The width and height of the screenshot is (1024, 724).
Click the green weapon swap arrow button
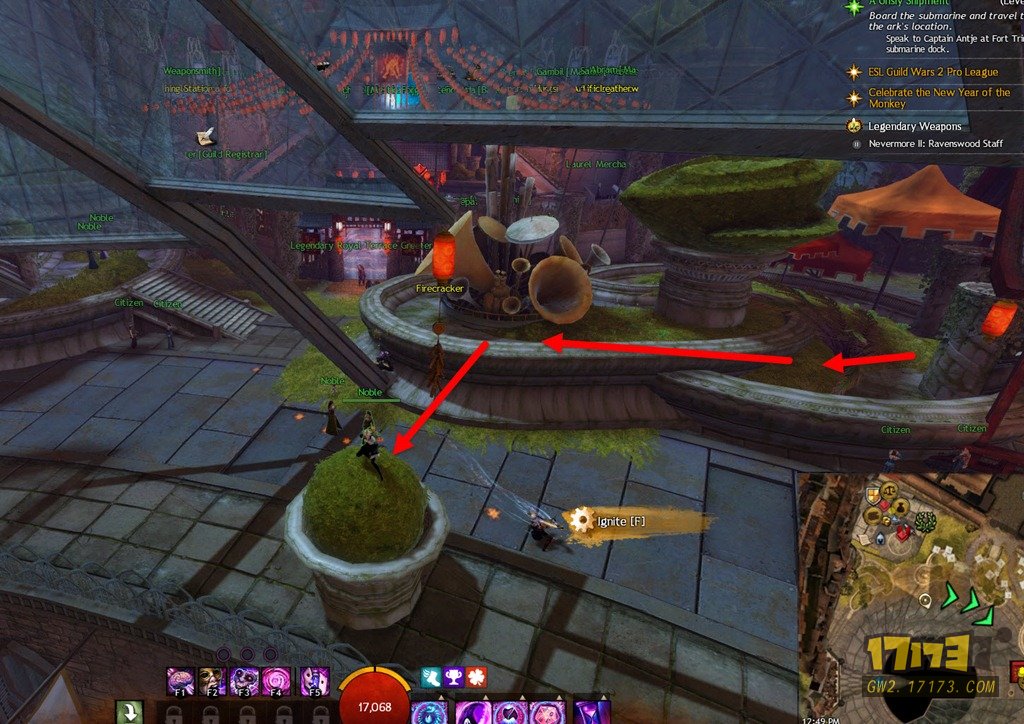pyautogui.click(x=132, y=713)
